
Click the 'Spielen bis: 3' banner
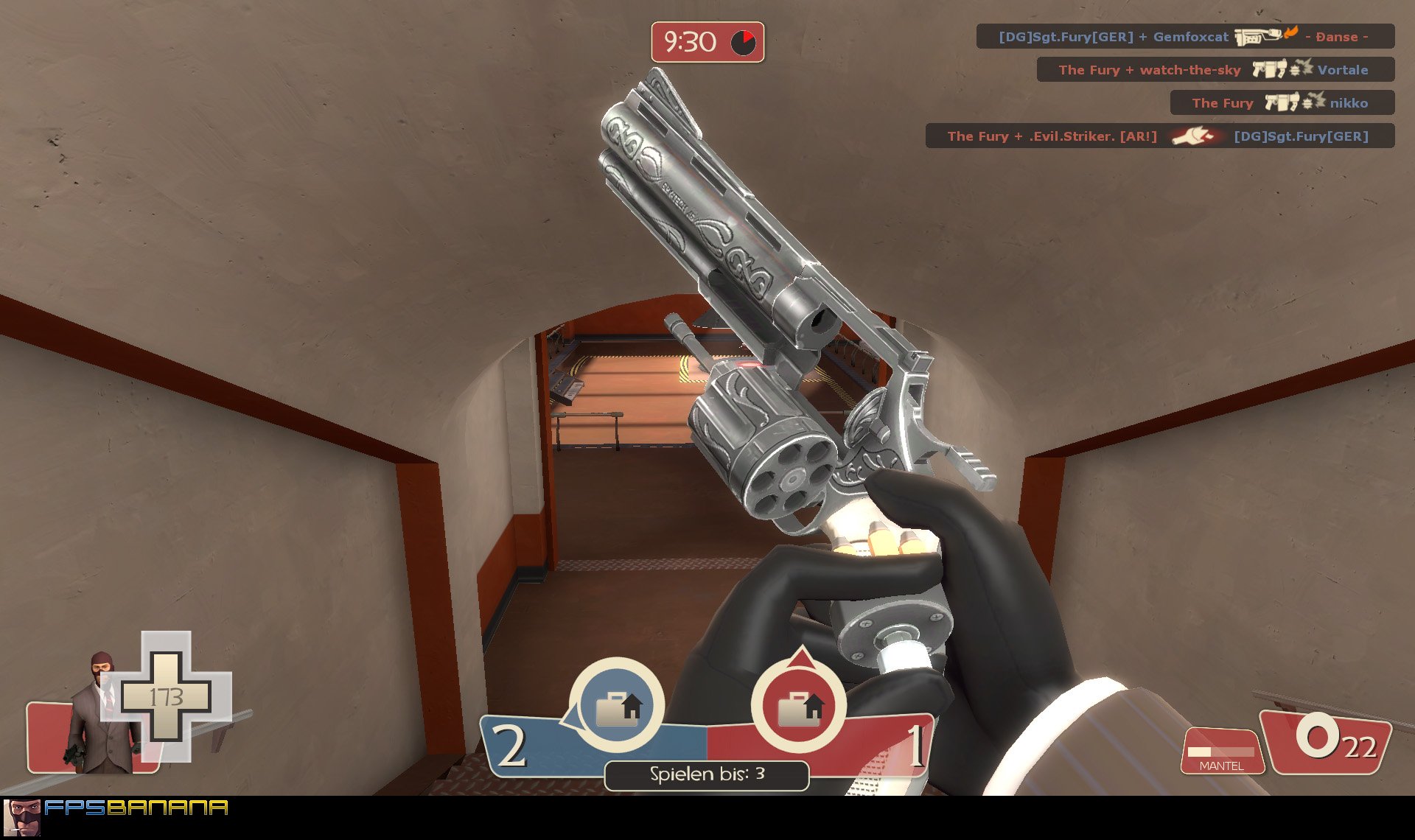707,774
